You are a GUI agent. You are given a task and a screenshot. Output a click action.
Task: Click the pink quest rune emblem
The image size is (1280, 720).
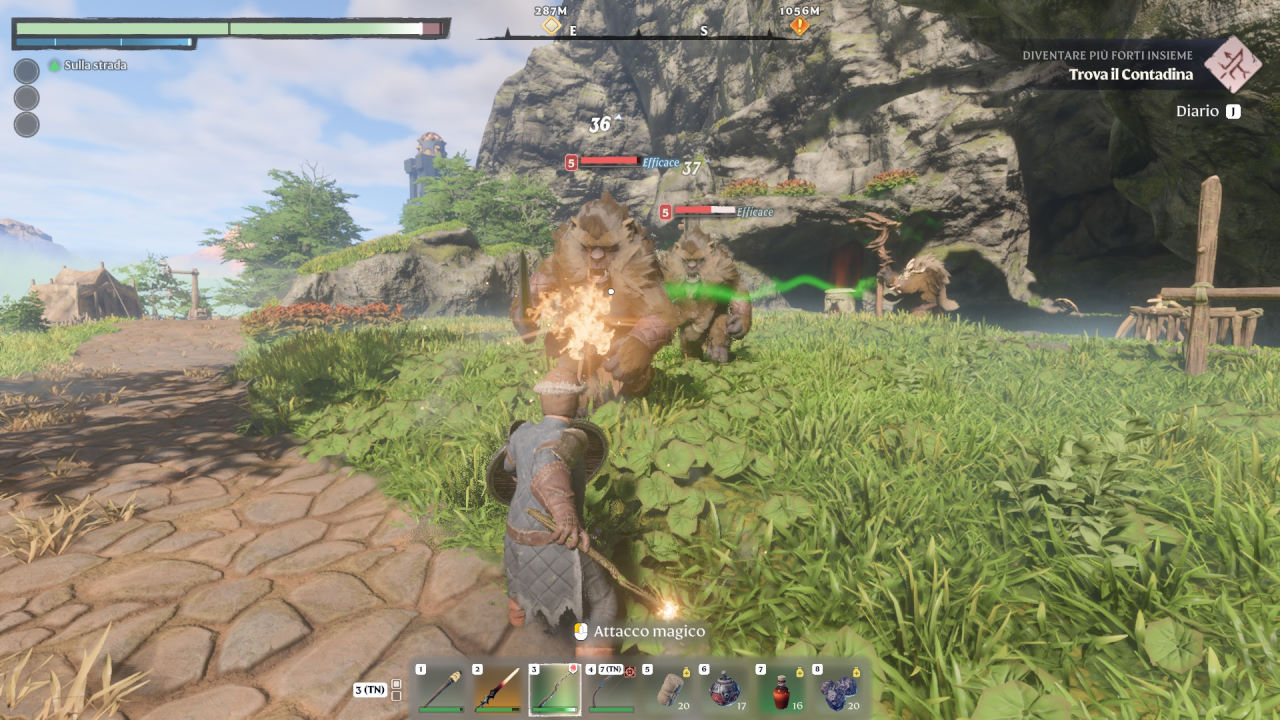point(1231,64)
